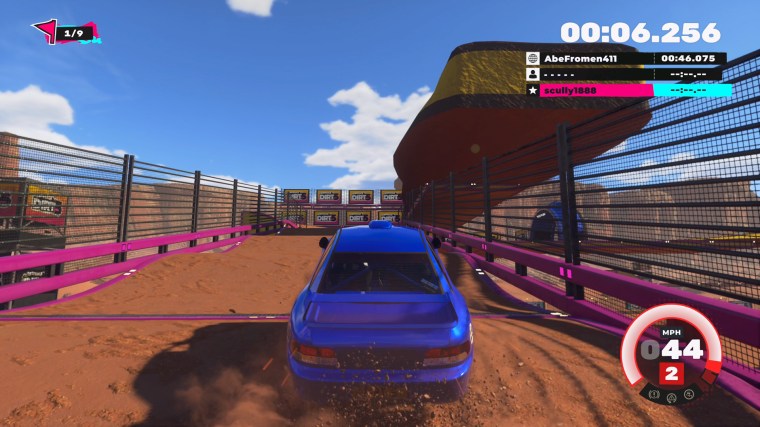Click the checkpoint flag icon
This screenshot has width=760, height=427.
45,32
